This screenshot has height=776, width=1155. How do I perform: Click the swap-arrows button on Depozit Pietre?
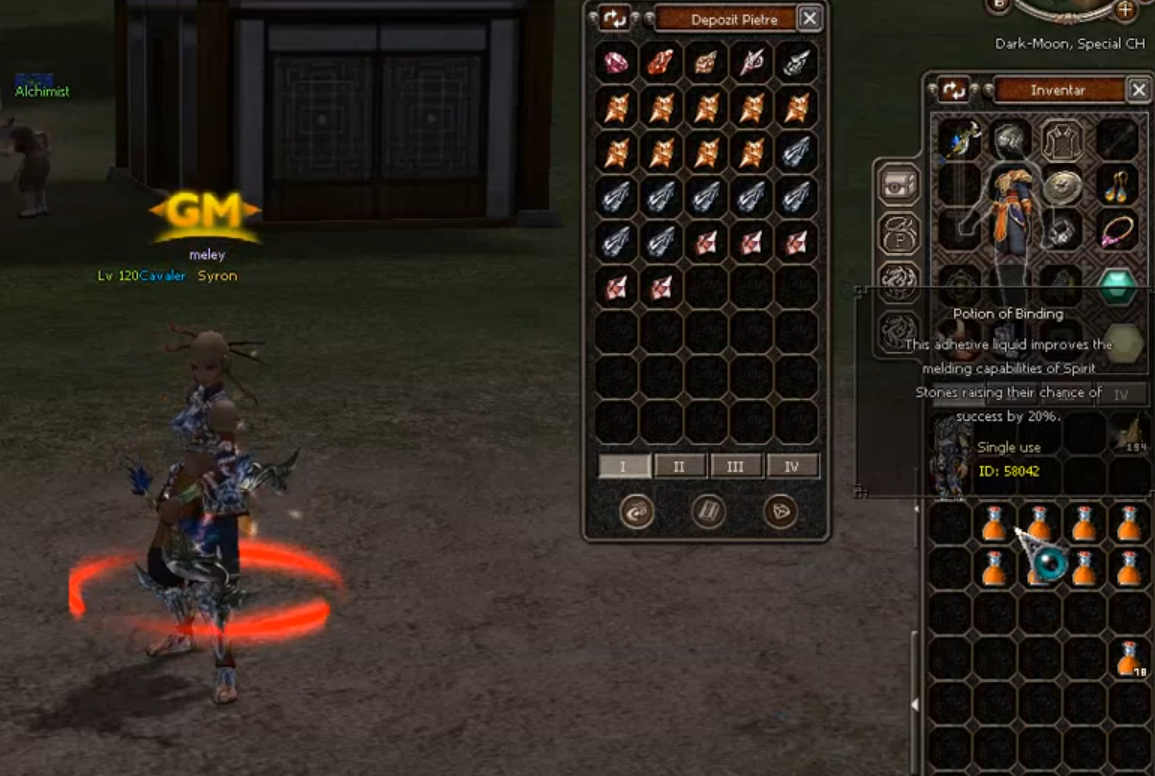(x=614, y=18)
